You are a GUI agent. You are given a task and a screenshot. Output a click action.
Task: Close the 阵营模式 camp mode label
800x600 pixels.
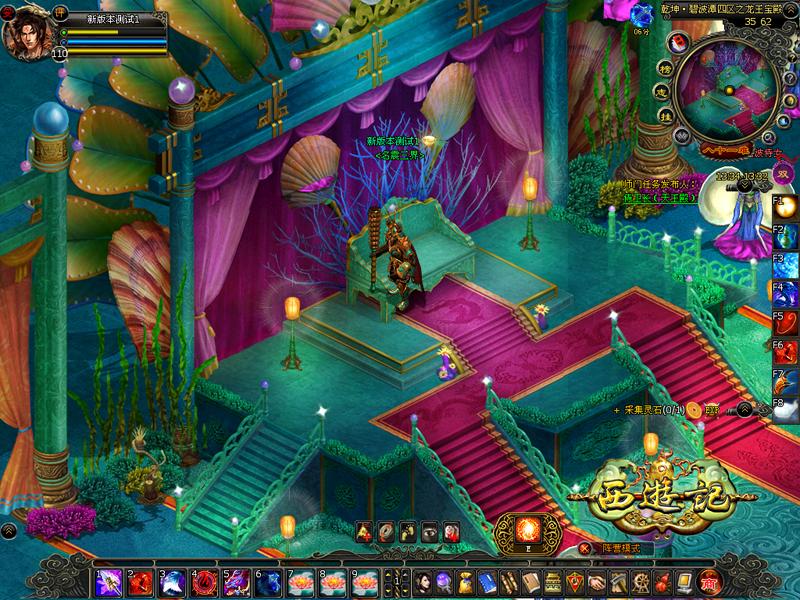pos(585,548)
